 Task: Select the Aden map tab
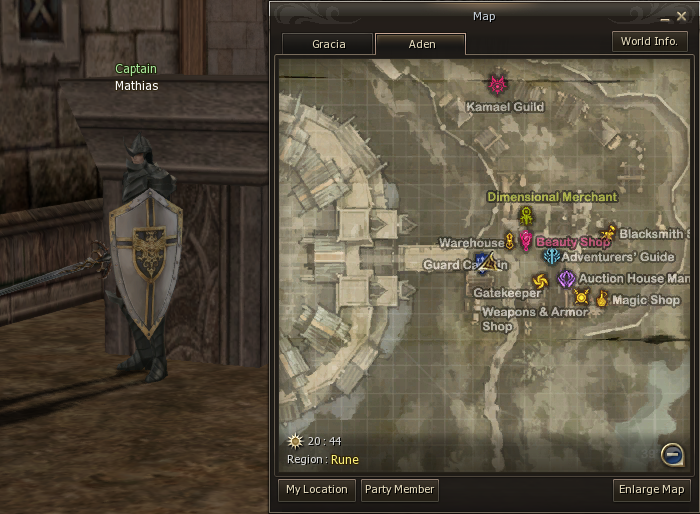pyautogui.click(x=420, y=44)
